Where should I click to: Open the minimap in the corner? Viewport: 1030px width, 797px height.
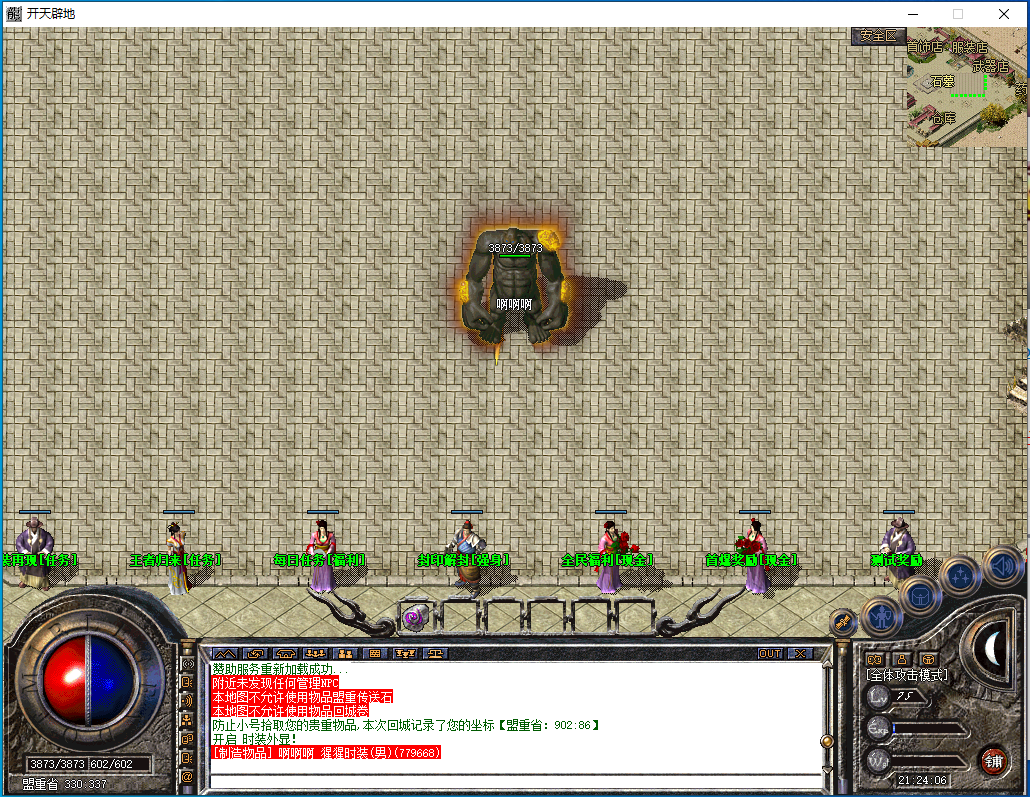point(966,87)
